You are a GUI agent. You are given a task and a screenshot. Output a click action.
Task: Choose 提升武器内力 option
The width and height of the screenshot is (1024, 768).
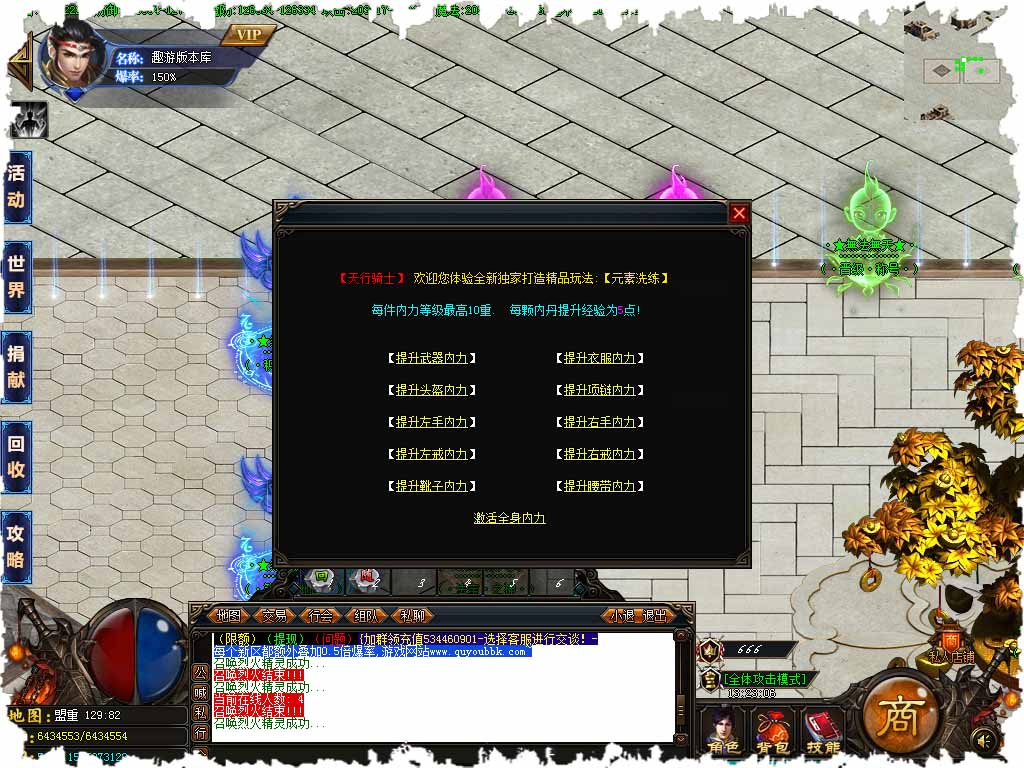(431, 358)
